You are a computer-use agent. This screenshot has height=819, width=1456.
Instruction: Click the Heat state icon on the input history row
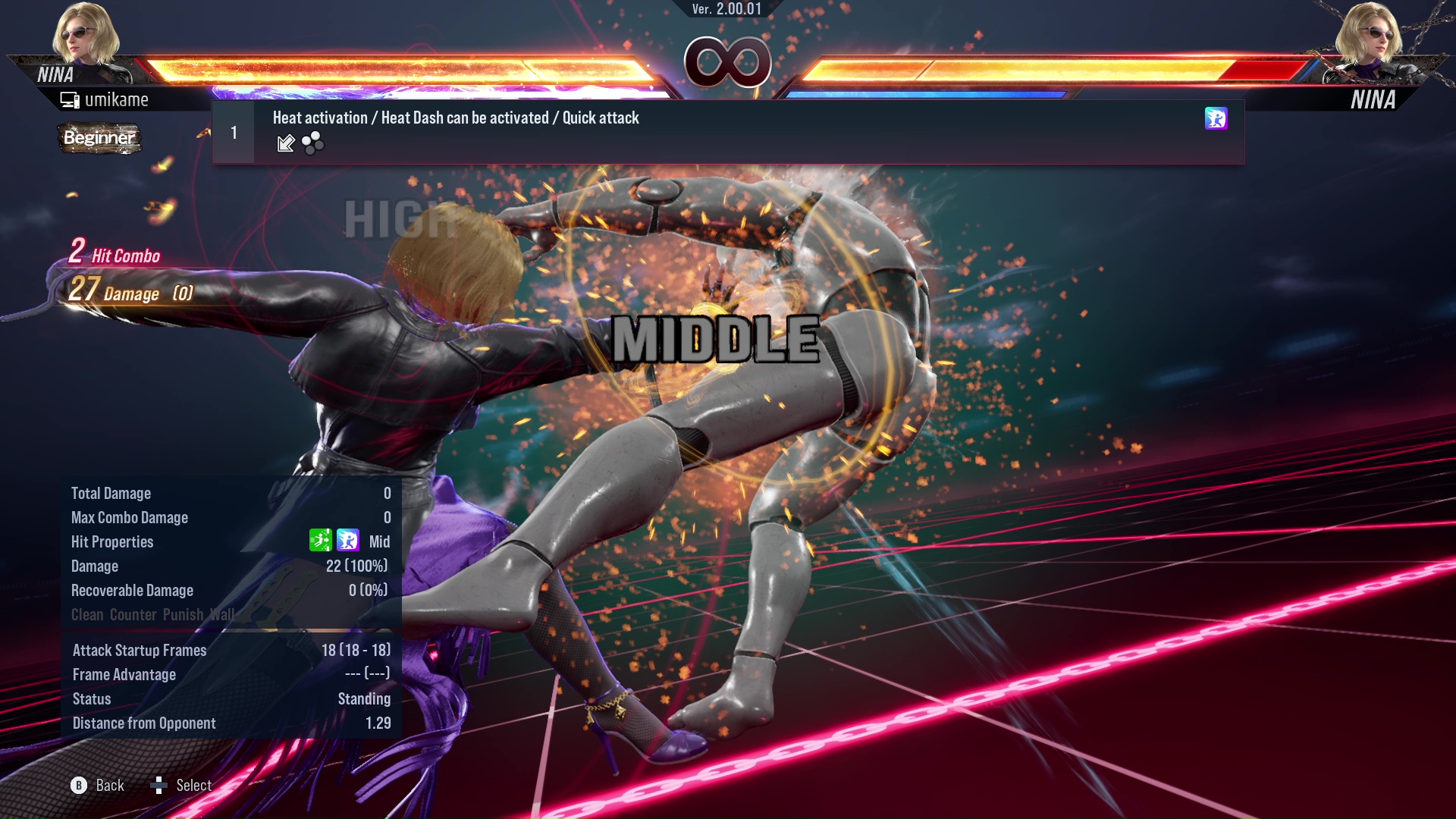(x=1216, y=119)
